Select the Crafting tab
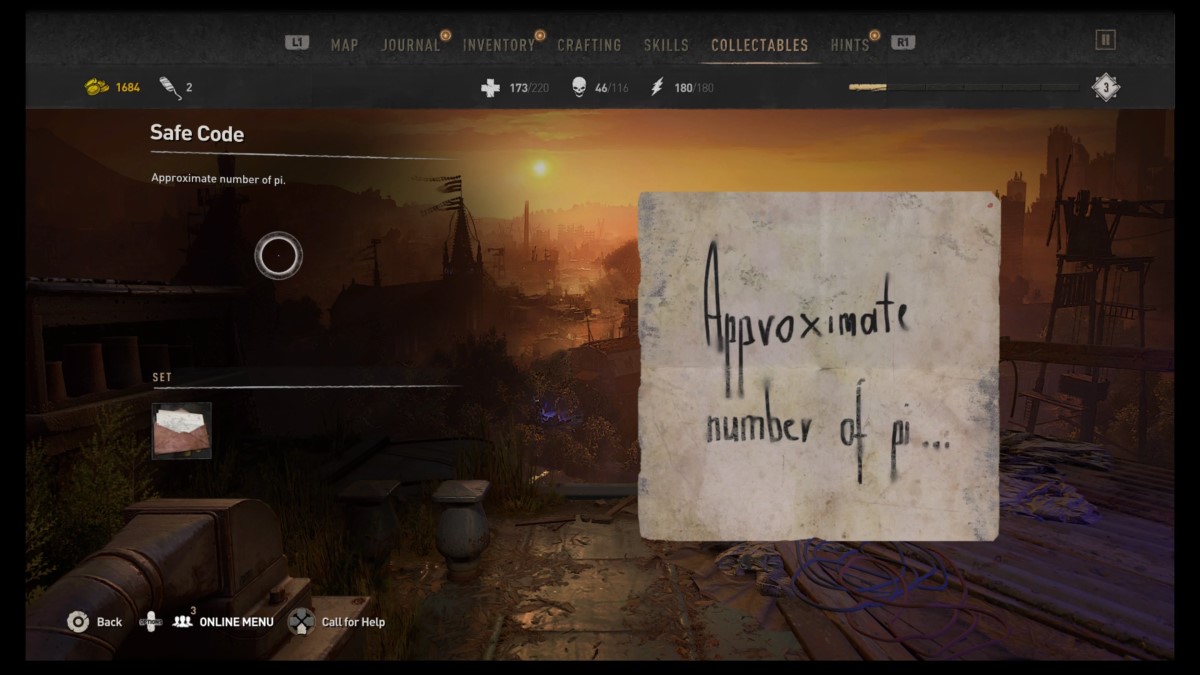This screenshot has height=675, width=1200. point(589,45)
